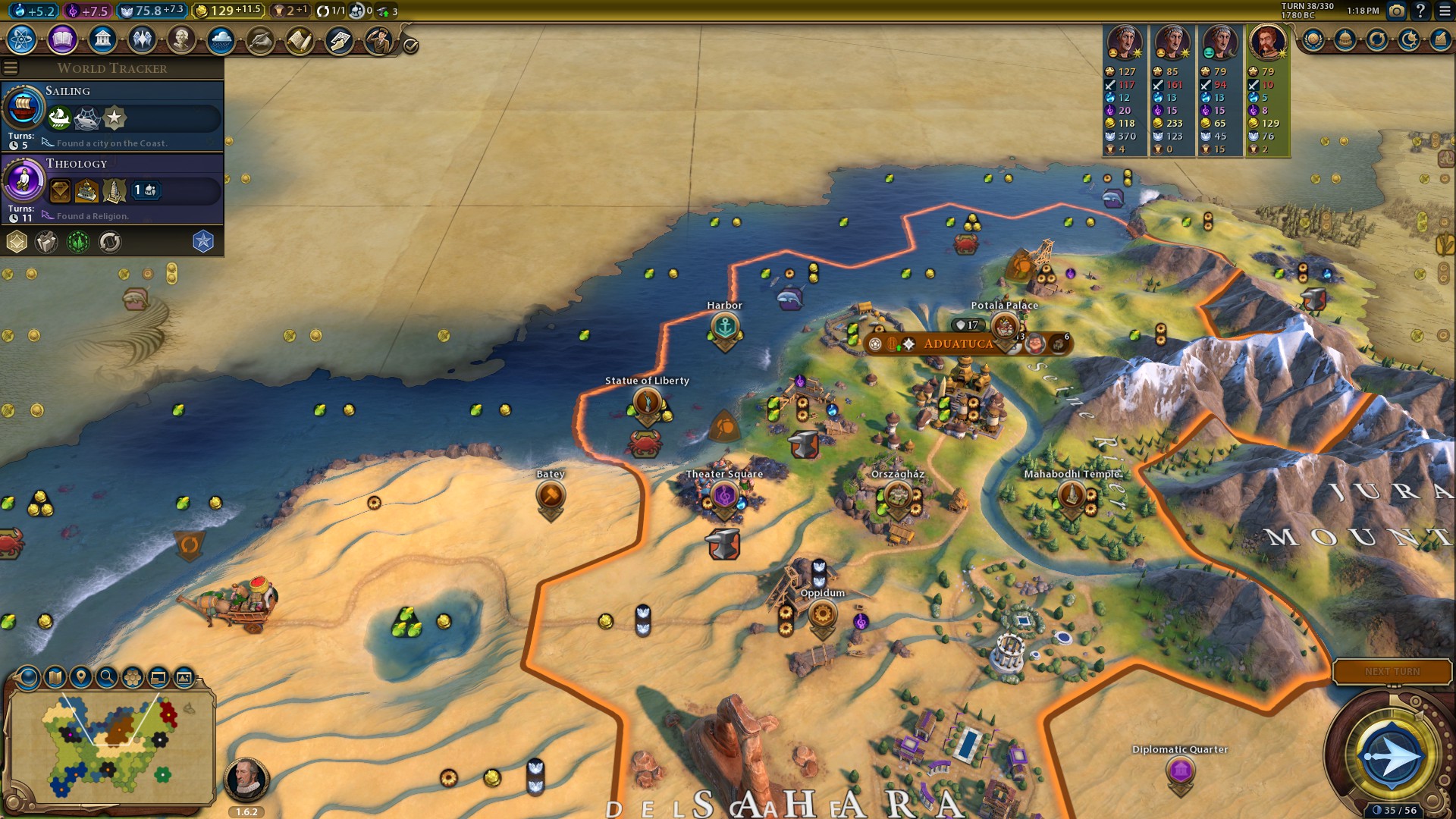Take a screenshot with the camera button
1456x819 pixels.
click(x=1396, y=11)
